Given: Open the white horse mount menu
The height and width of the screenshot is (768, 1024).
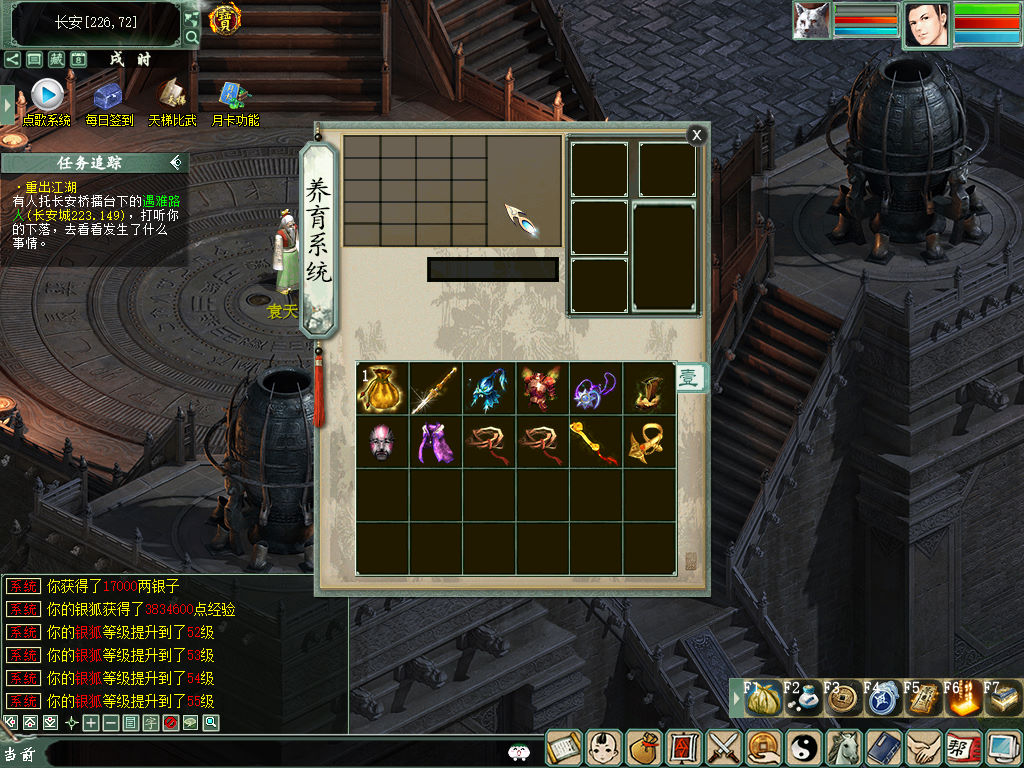Looking at the screenshot, I should [x=843, y=748].
